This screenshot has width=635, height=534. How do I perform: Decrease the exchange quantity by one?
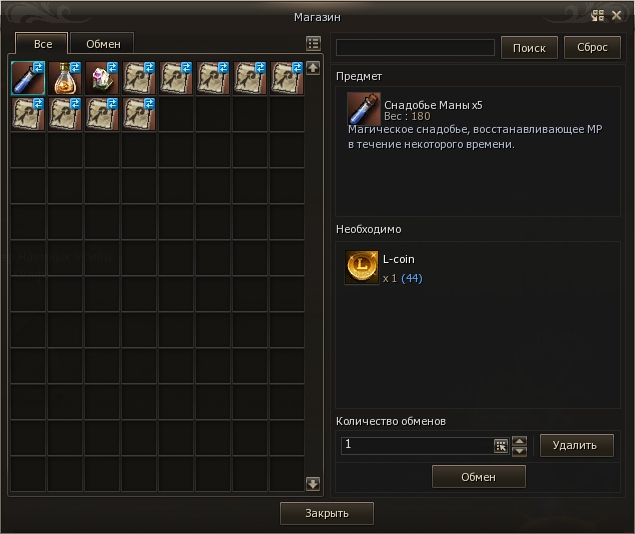click(x=519, y=451)
